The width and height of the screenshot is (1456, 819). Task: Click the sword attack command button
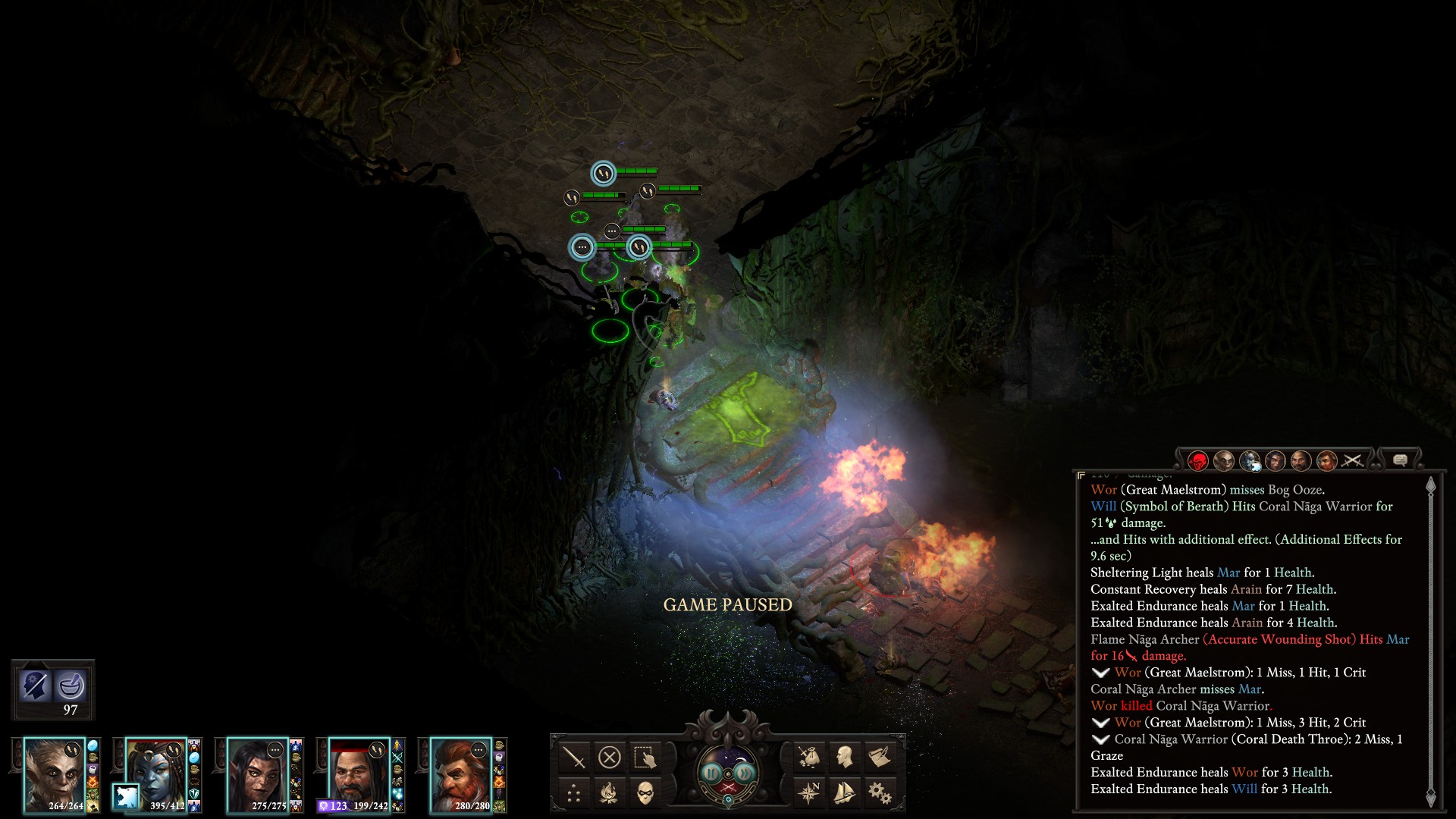click(574, 757)
